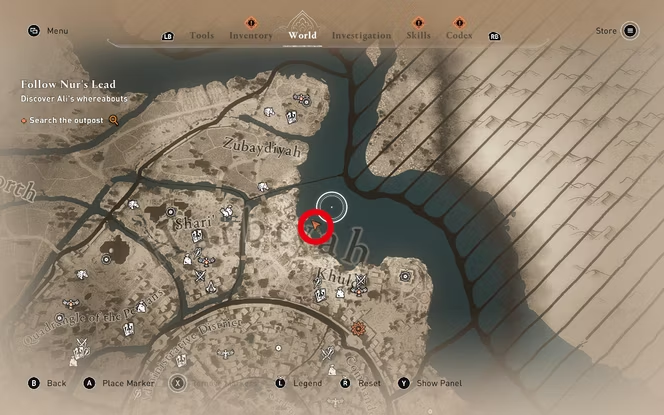Select the World map tab

point(302,35)
